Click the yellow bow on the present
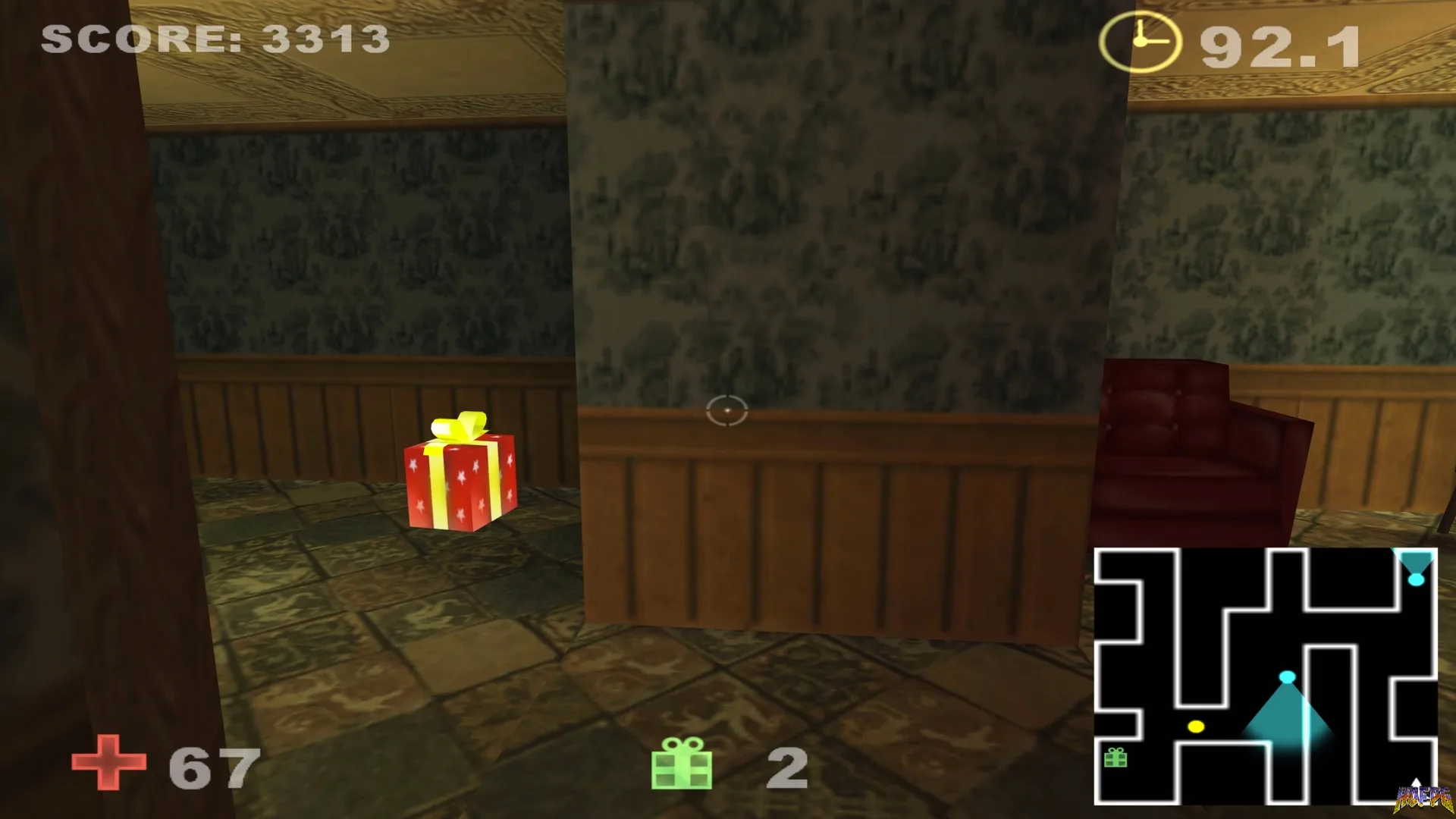Viewport: 1456px width, 819px height. (455, 427)
